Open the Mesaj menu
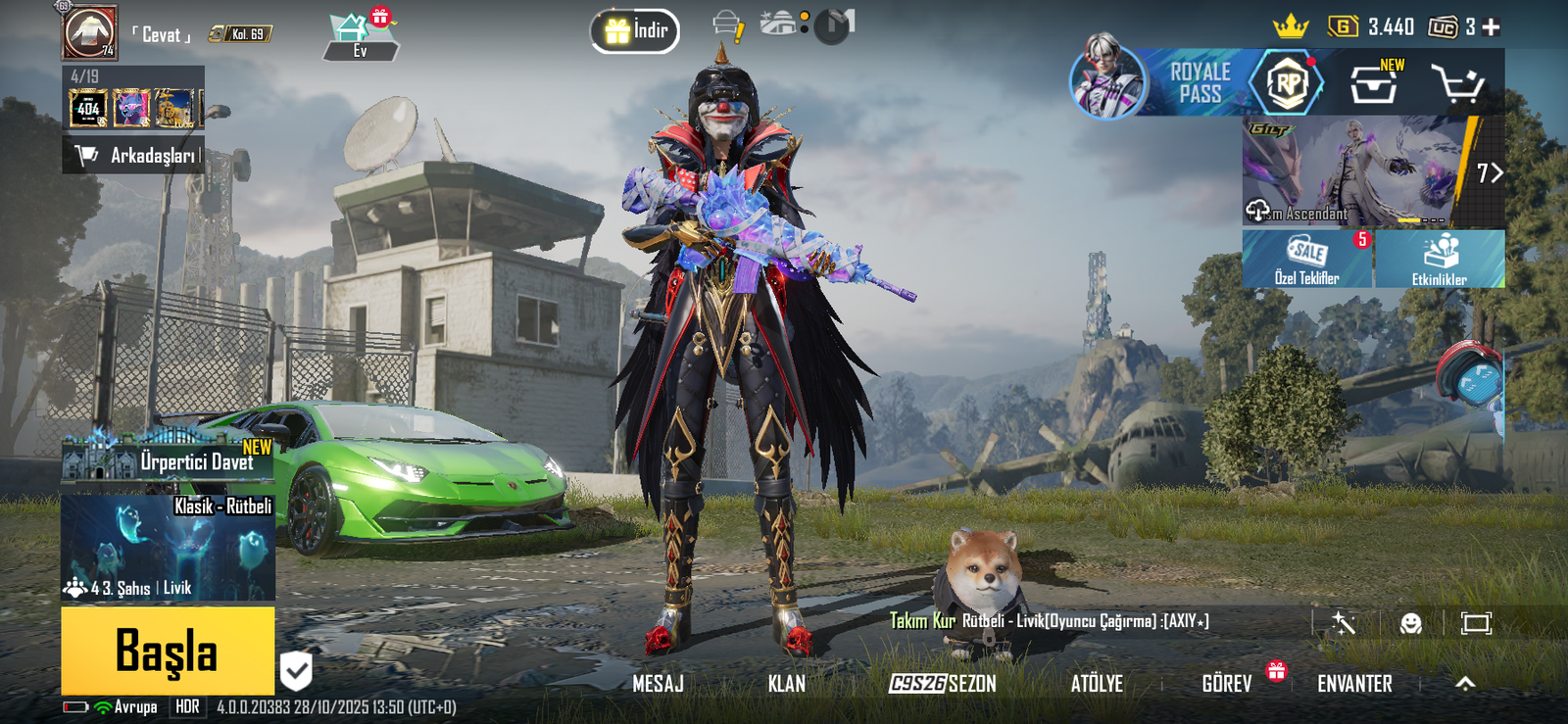 pyautogui.click(x=658, y=684)
